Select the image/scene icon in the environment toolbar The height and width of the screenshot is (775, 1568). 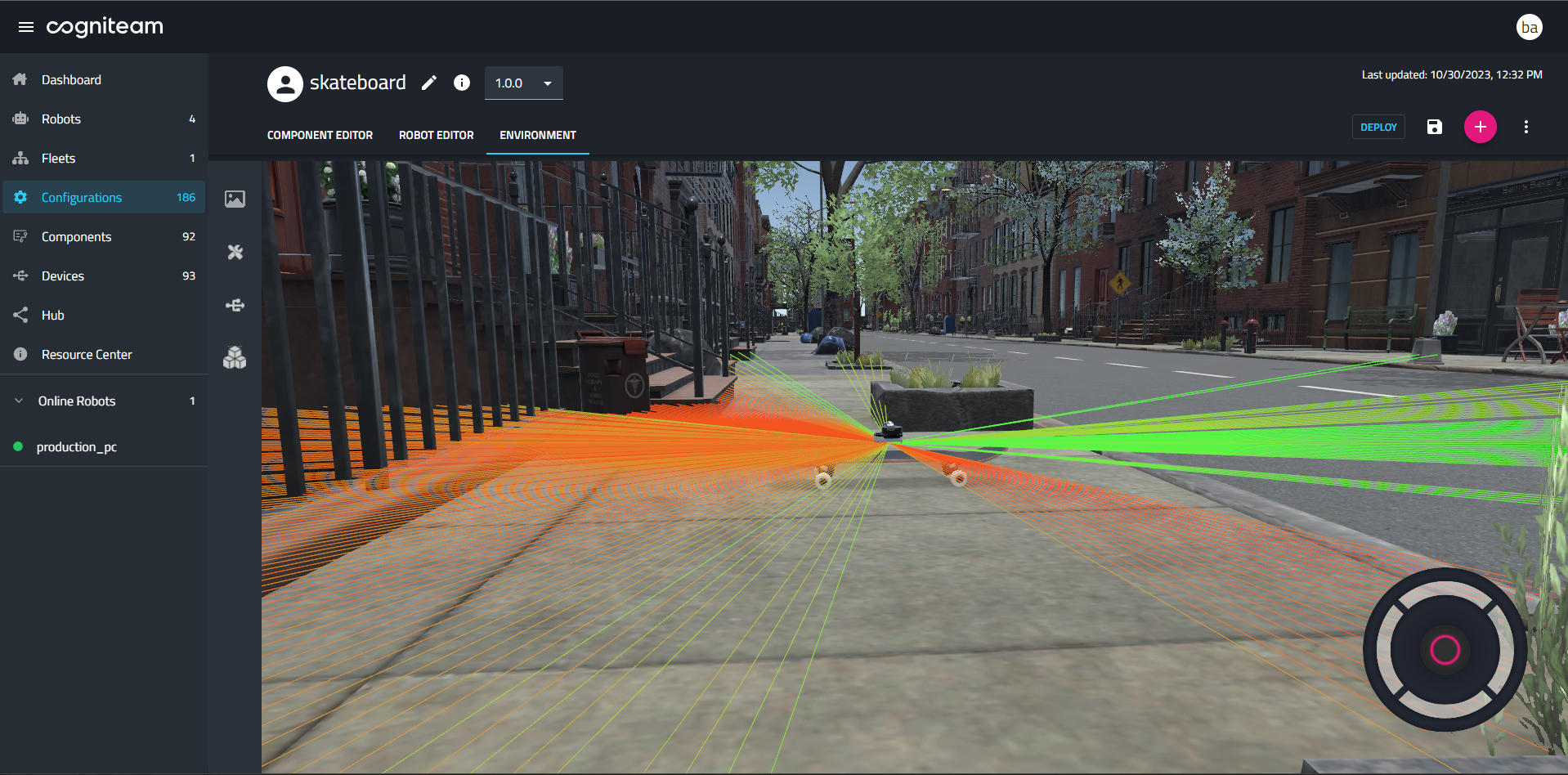pyautogui.click(x=235, y=199)
